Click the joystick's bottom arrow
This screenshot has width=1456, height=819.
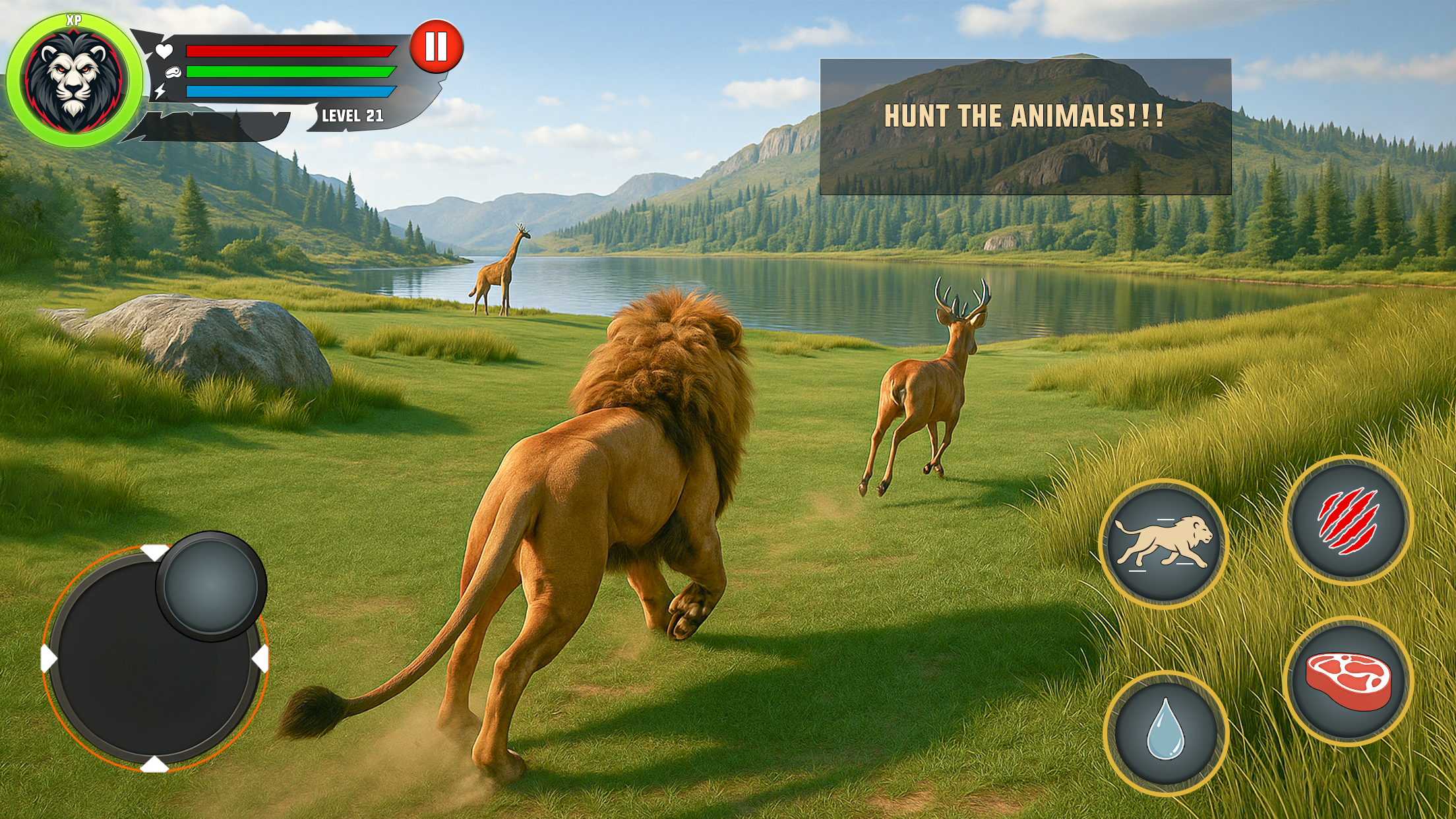click(154, 765)
